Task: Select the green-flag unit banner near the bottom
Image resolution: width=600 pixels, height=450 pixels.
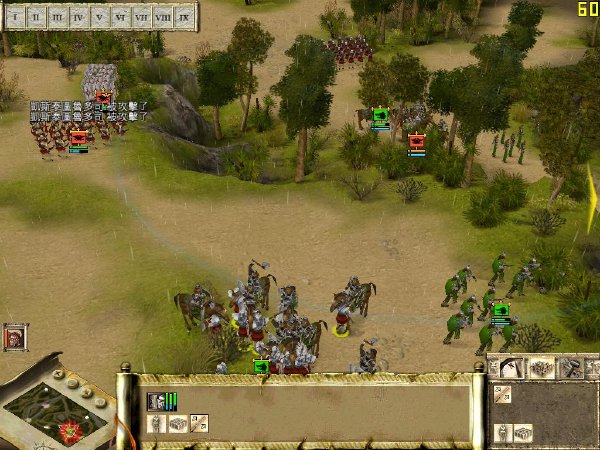Action: pyautogui.click(x=261, y=367)
